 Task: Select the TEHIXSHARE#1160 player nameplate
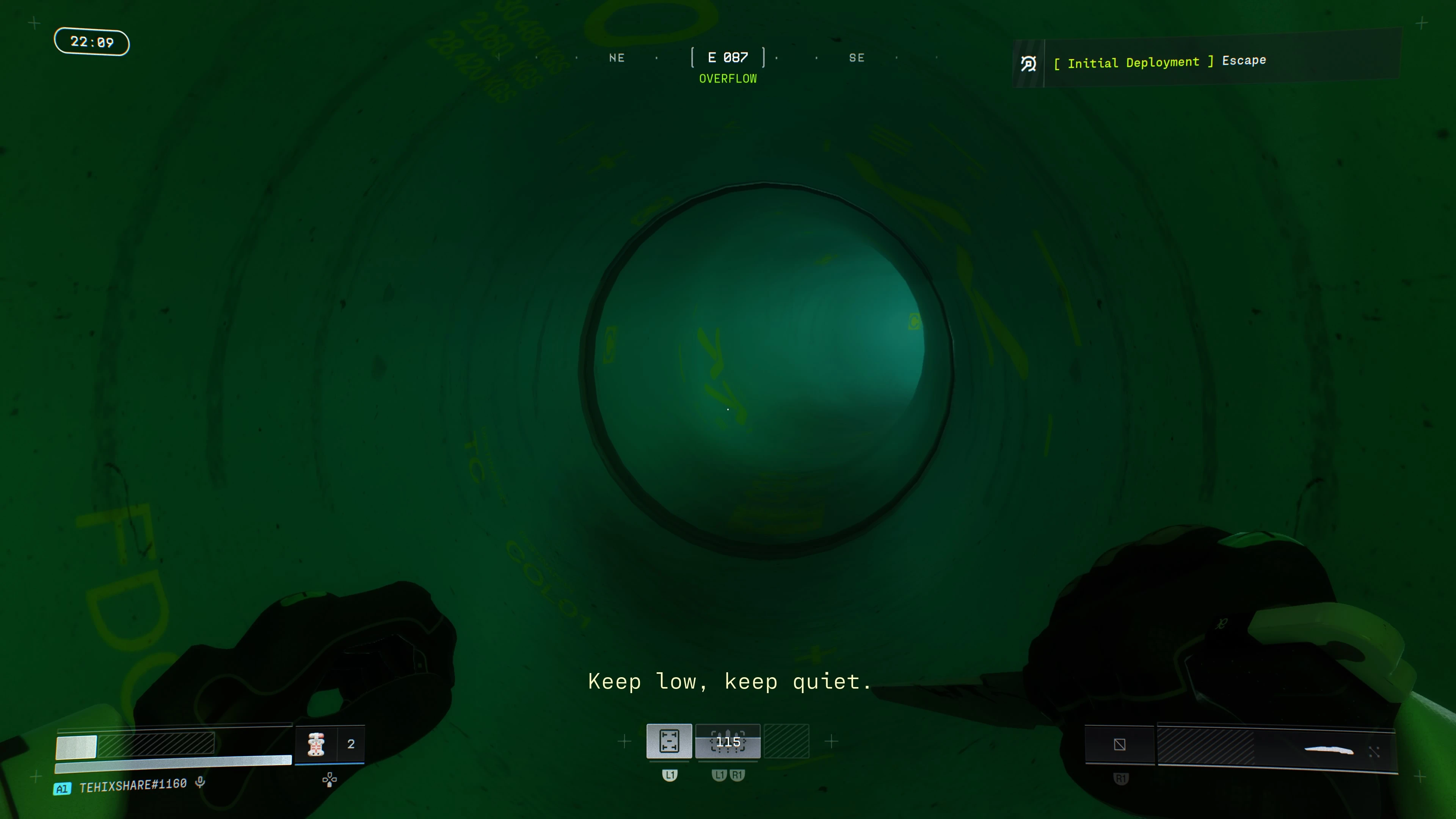click(x=133, y=785)
